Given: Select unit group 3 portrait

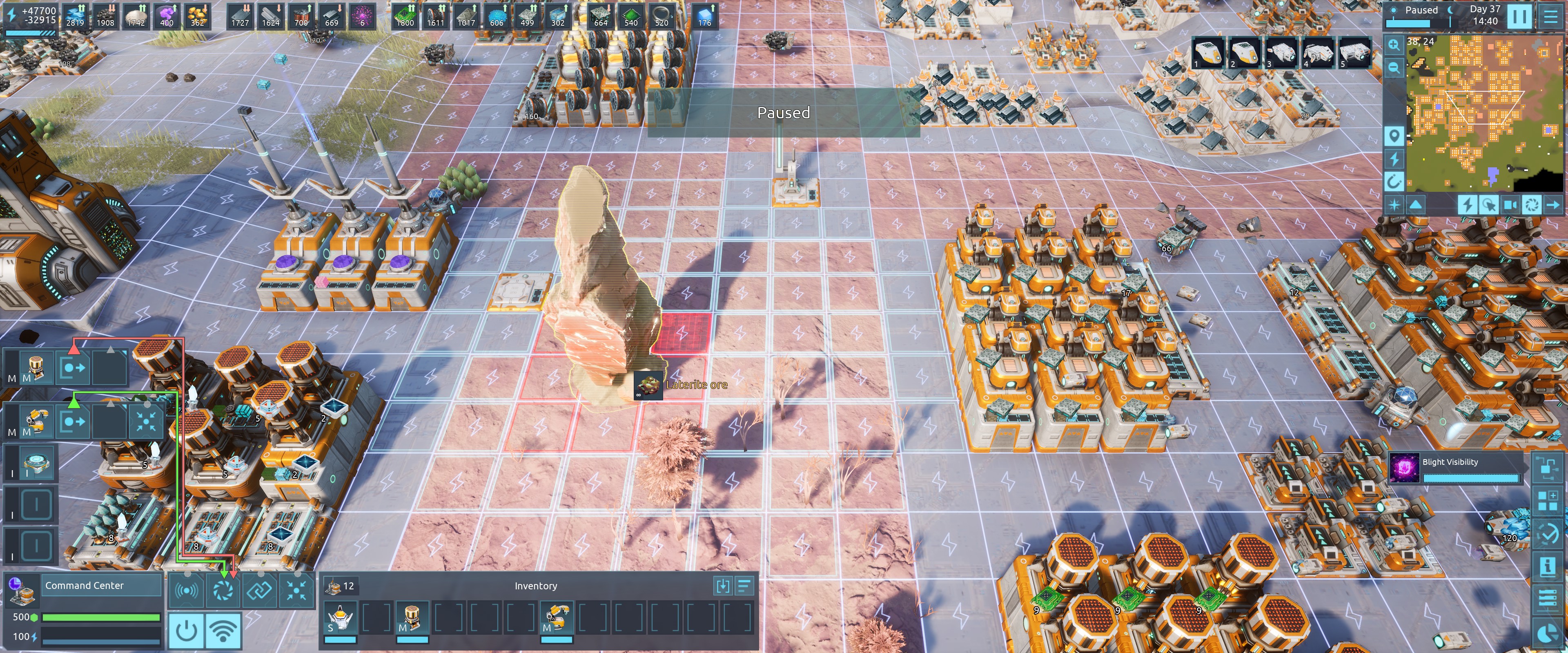Looking at the screenshot, I should [x=1281, y=53].
